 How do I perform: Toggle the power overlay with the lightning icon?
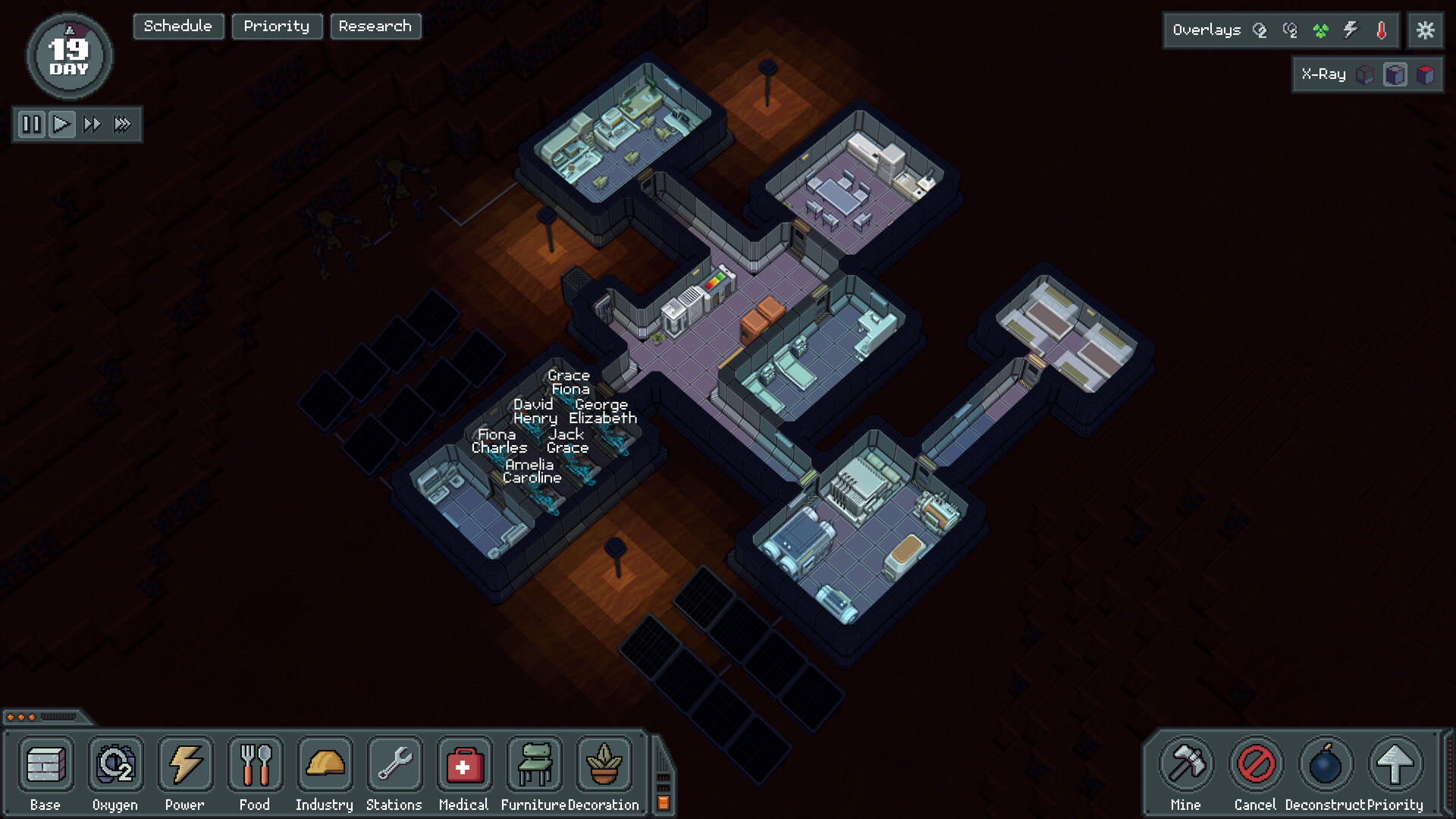tap(1352, 30)
